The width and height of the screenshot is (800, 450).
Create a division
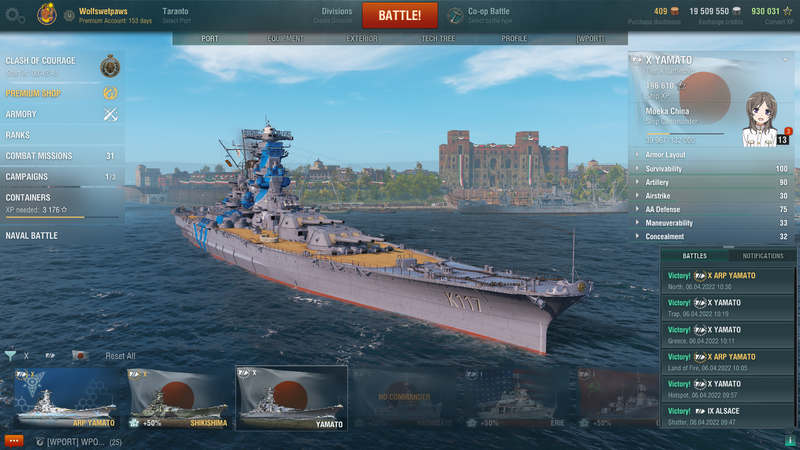pos(336,15)
